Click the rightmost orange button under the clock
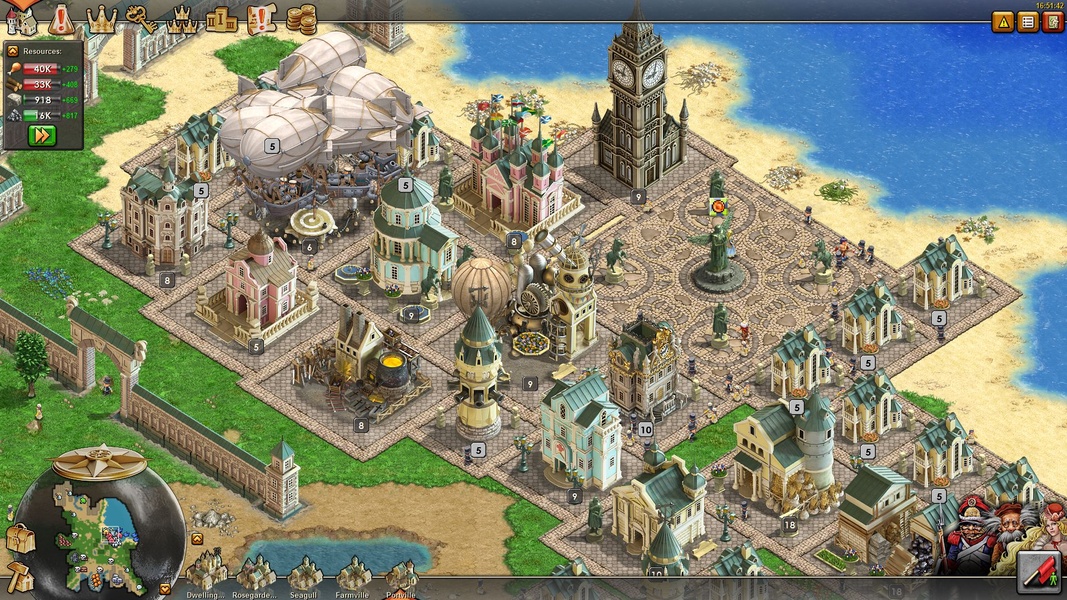Viewport: 1067px width, 600px height. point(1052,22)
